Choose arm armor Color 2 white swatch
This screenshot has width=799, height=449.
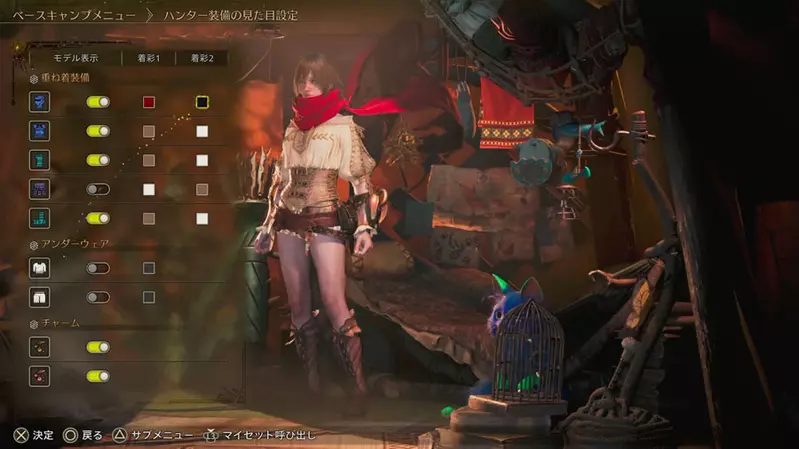click(202, 160)
